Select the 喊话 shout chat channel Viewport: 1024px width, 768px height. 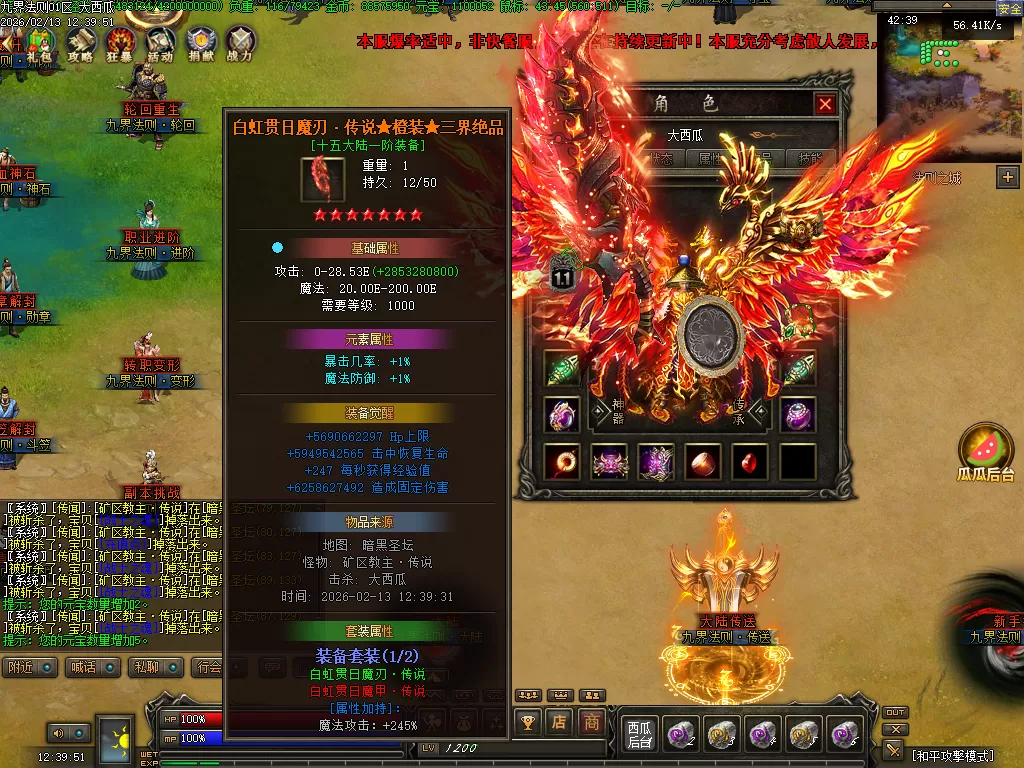94,667
